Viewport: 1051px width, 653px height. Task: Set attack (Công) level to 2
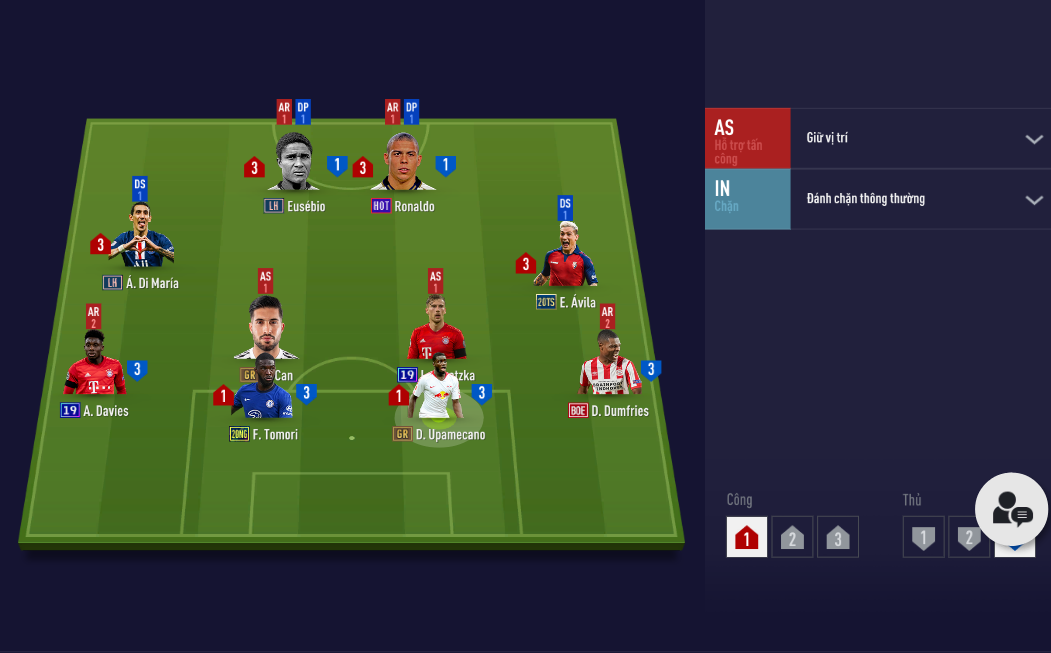pyautogui.click(x=792, y=537)
